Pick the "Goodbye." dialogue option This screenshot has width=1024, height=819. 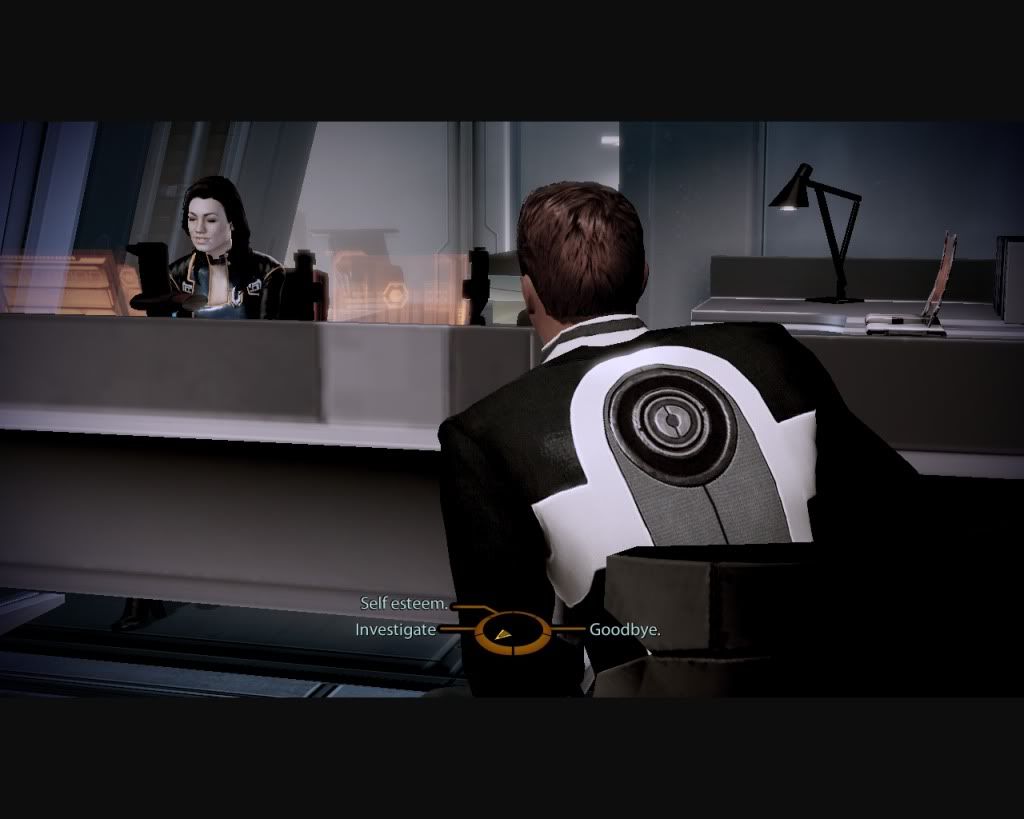point(624,630)
